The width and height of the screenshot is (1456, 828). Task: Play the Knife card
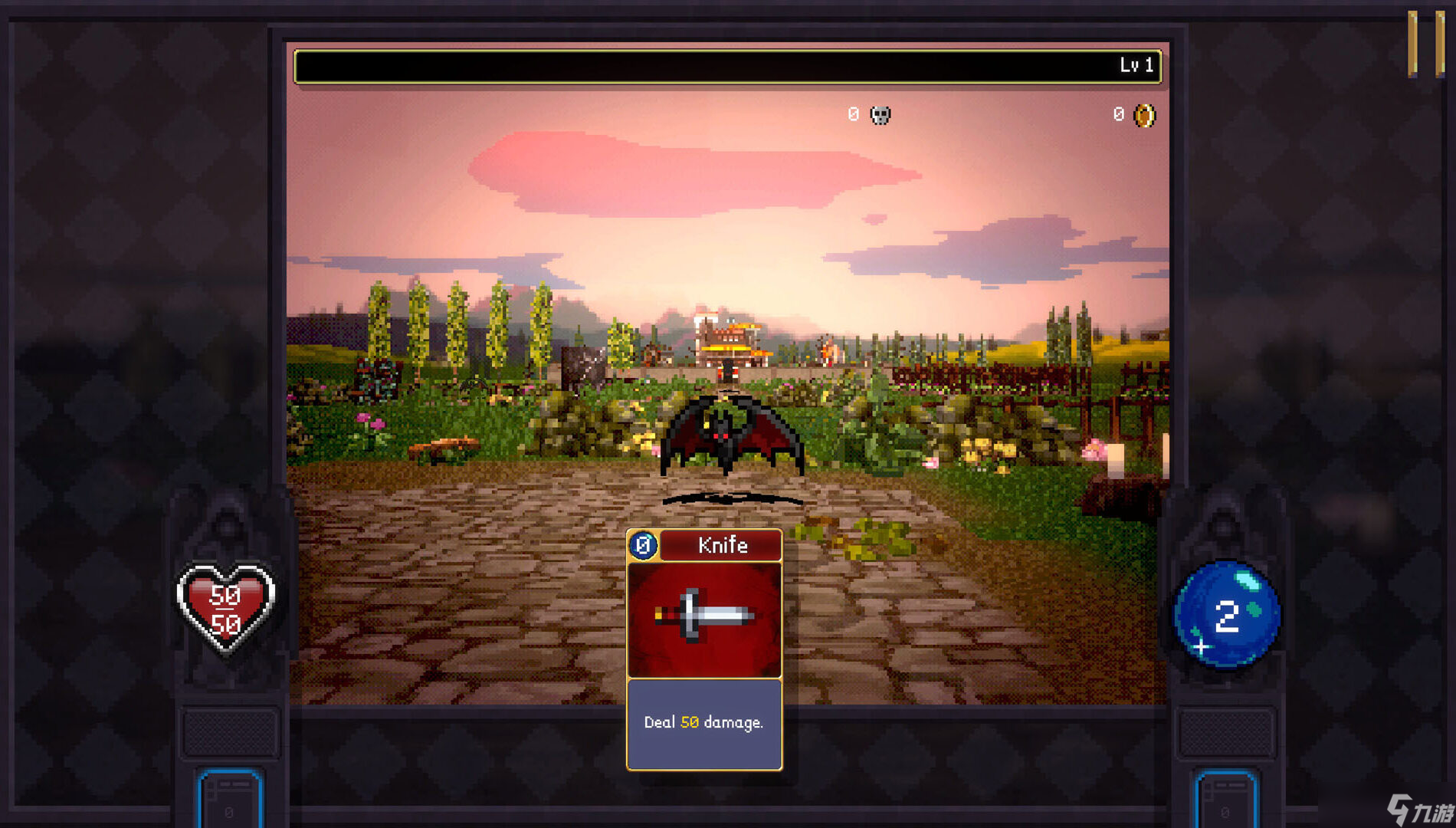[x=704, y=649]
